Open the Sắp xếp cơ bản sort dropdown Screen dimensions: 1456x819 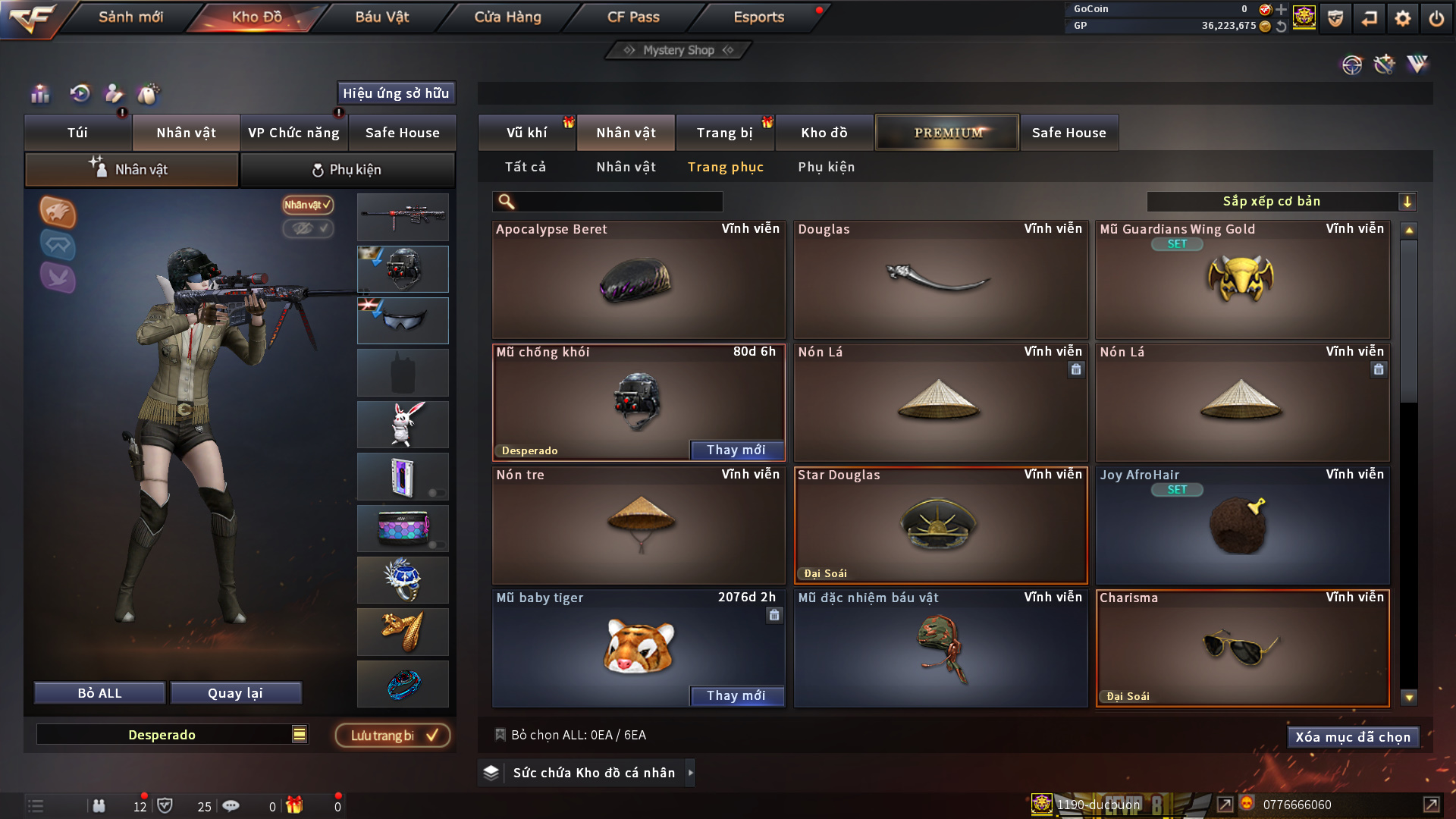point(1281,201)
